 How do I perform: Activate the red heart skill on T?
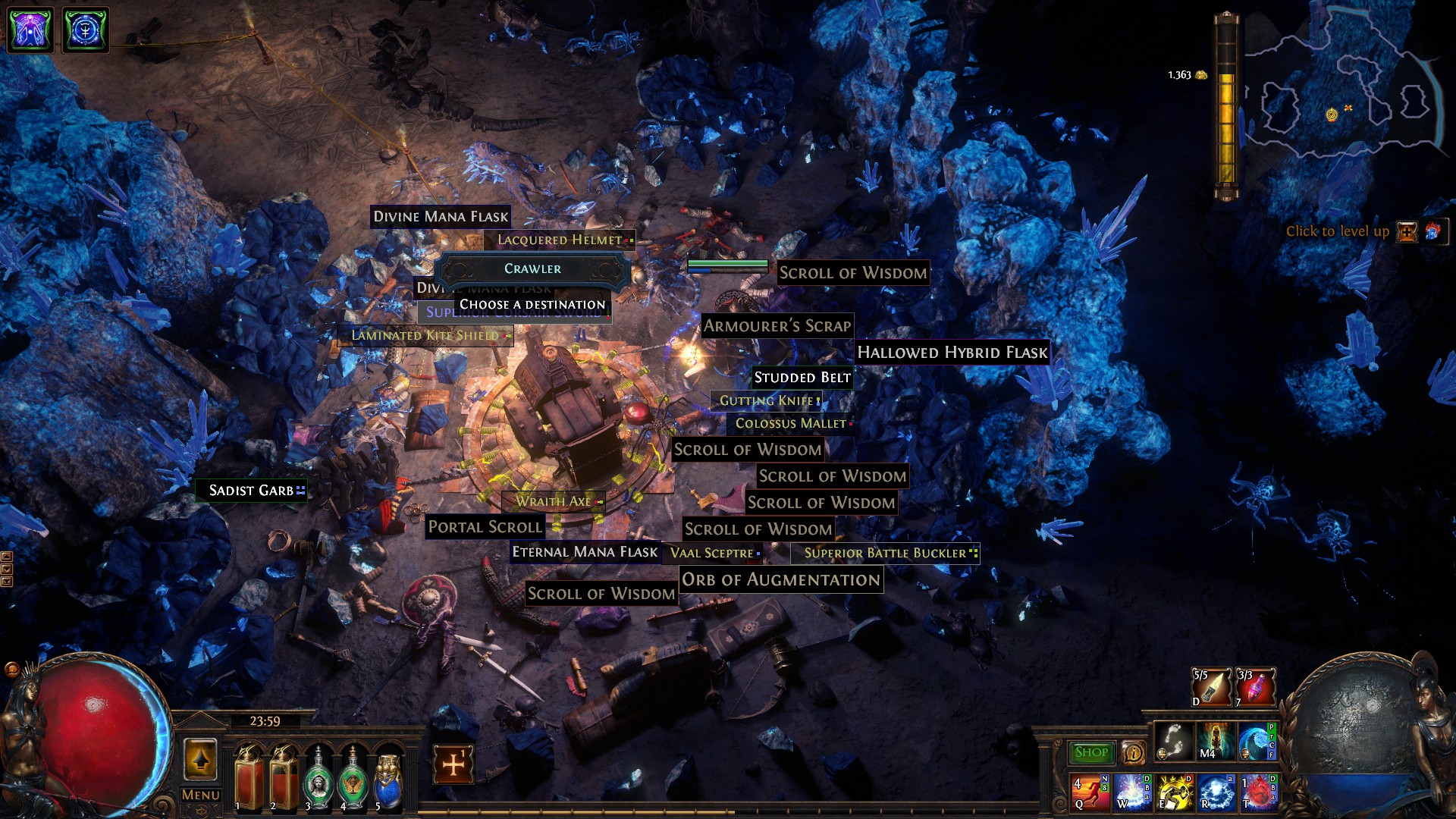pyautogui.click(x=1257, y=792)
